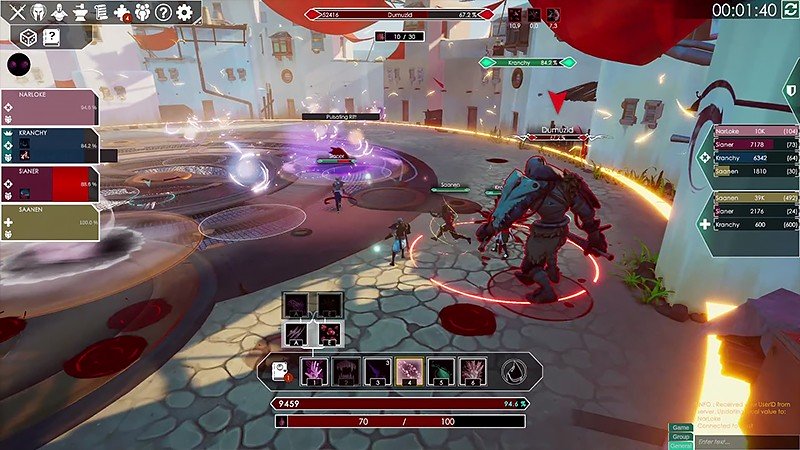The height and width of the screenshot is (450, 800).
Task: Activate the green ability in slot 5
Action: (441, 371)
